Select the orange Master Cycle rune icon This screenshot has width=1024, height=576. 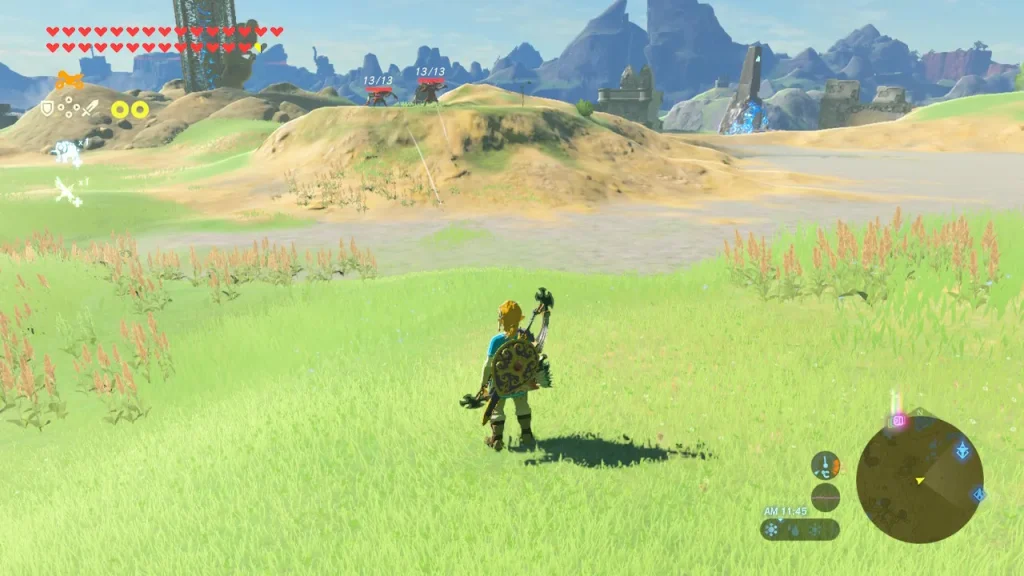coord(69,81)
